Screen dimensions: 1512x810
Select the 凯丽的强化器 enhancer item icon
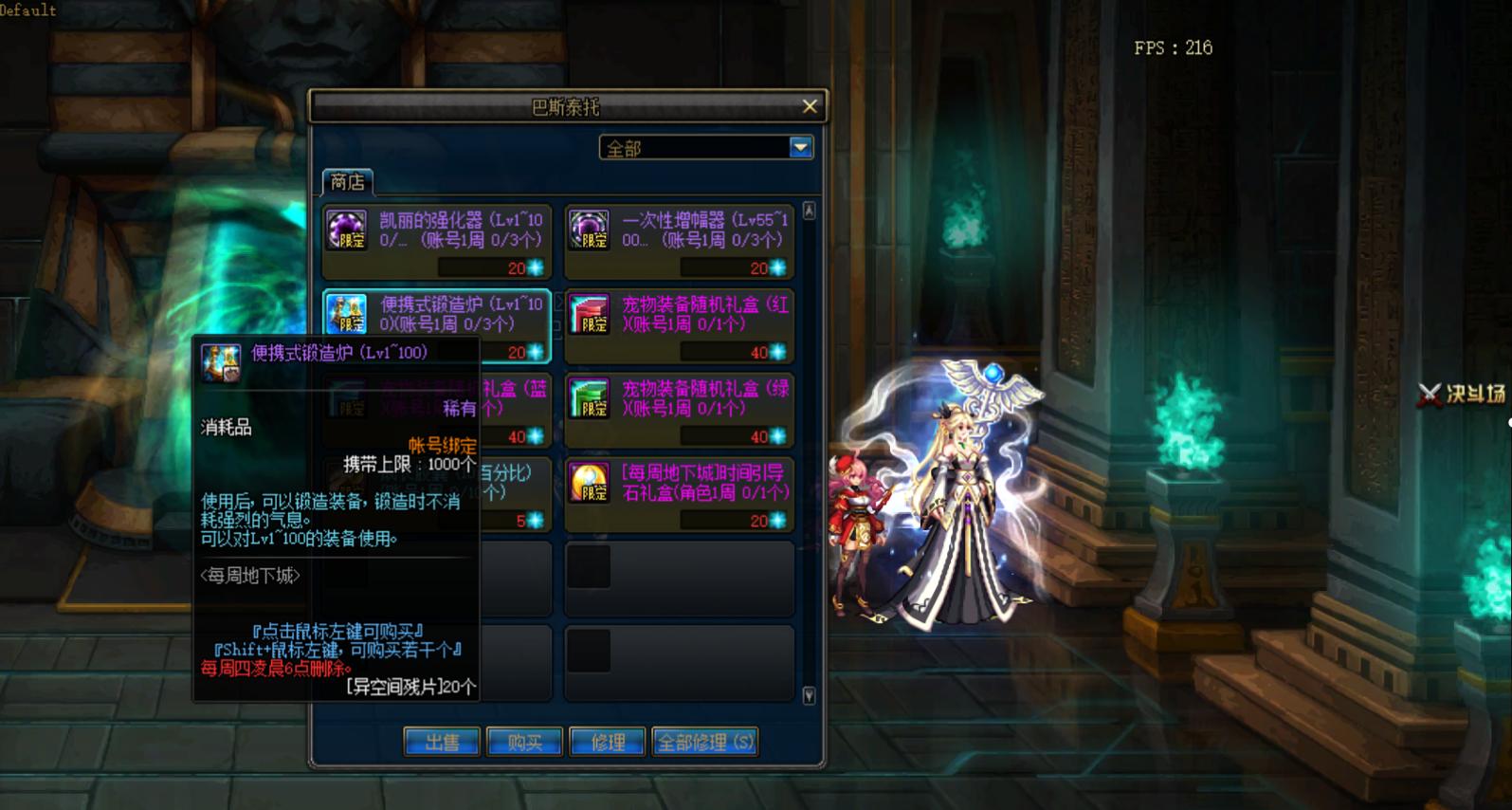349,228
